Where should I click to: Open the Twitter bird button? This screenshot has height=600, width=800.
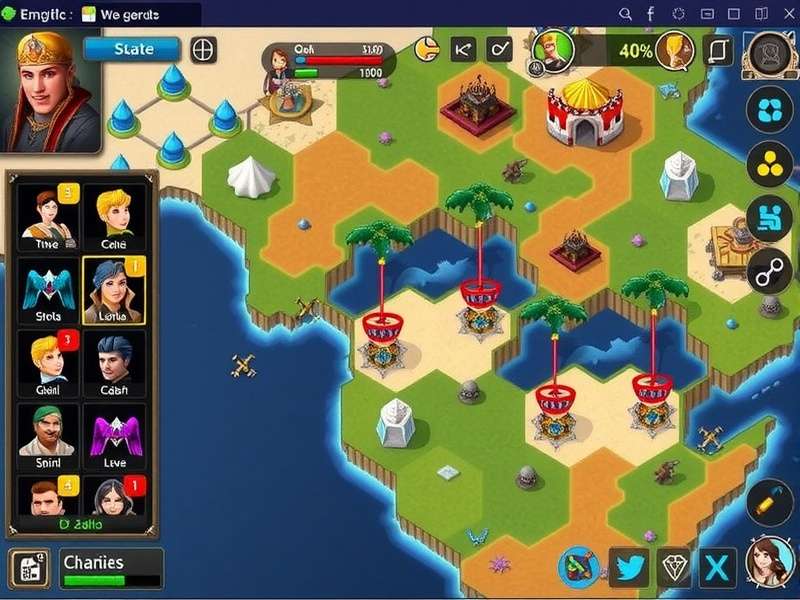point(630,567)
